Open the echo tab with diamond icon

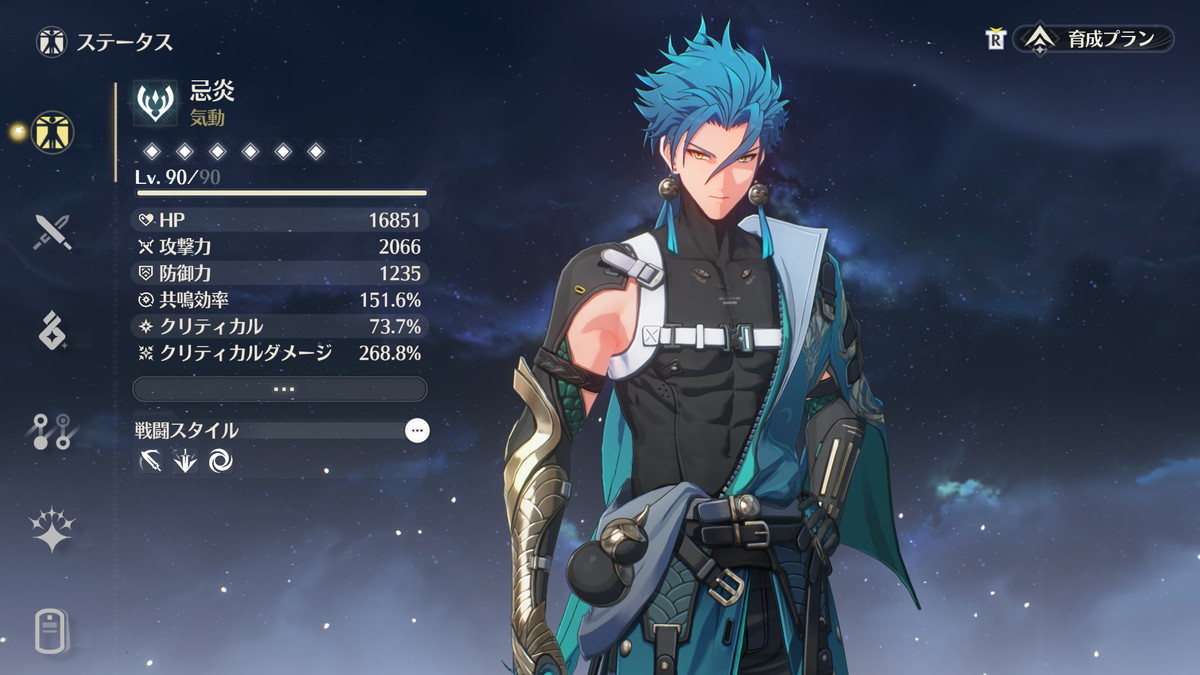pyautogui.click(x=52, y=330)
